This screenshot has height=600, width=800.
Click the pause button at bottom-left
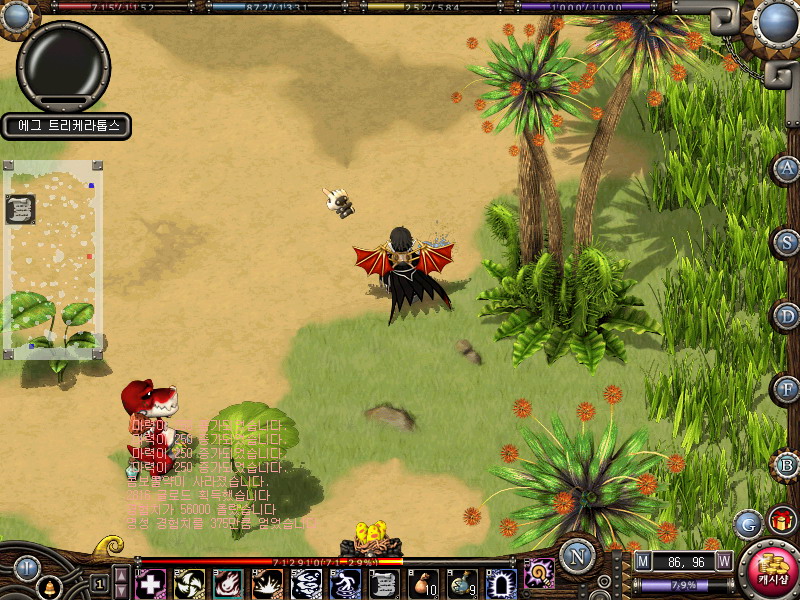point(26,568)
